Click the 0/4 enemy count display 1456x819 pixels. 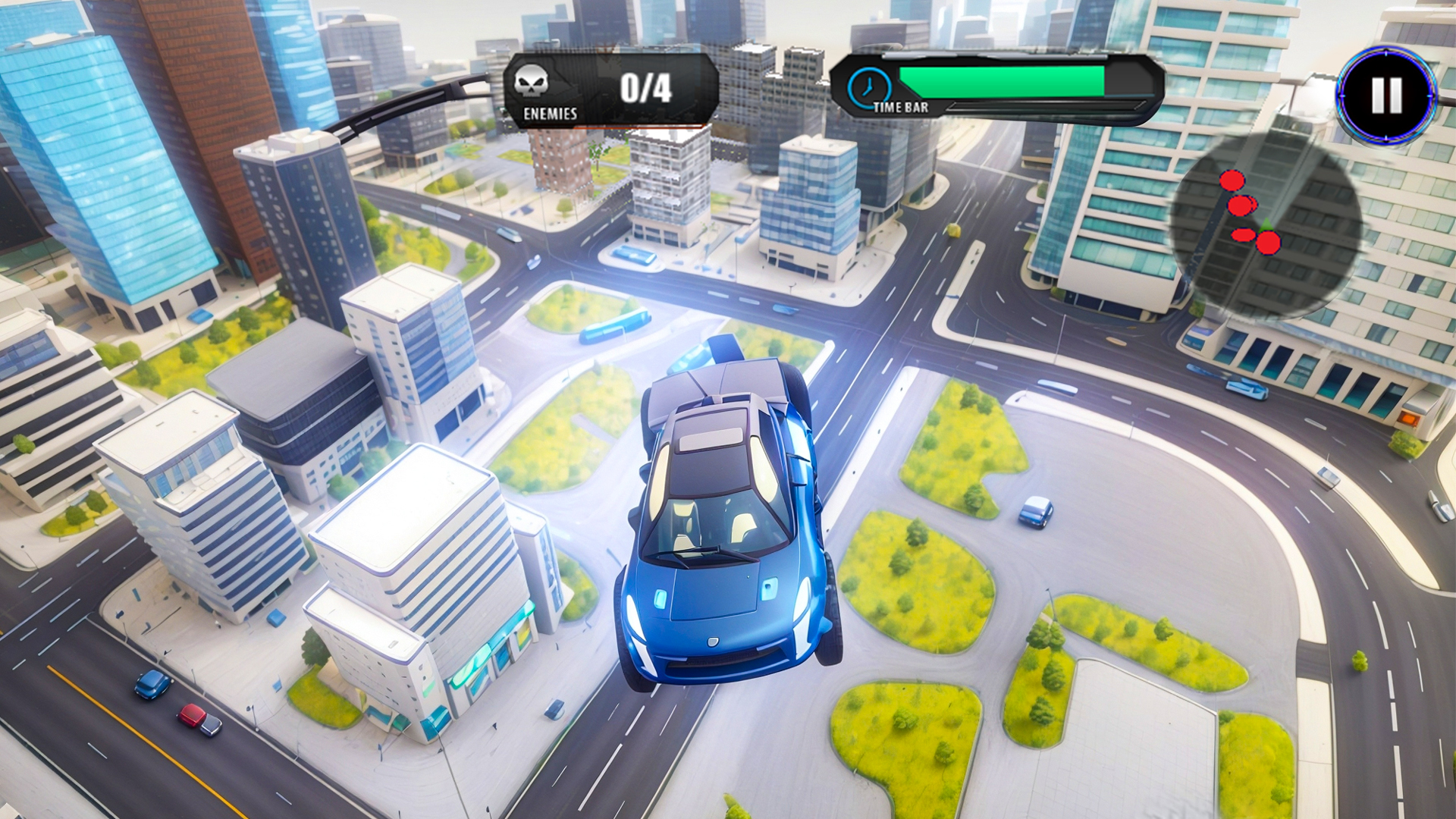pyautogui.click(x=646, y=86)
